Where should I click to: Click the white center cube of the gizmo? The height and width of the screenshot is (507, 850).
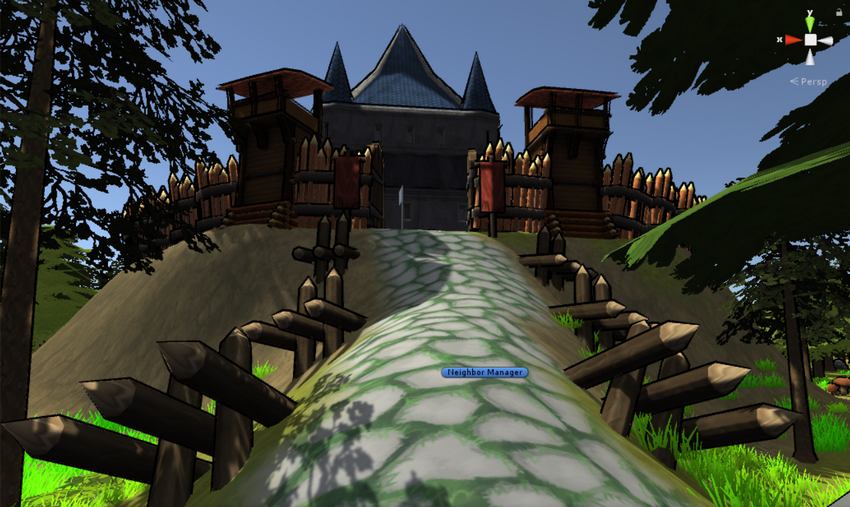(811, 40)
